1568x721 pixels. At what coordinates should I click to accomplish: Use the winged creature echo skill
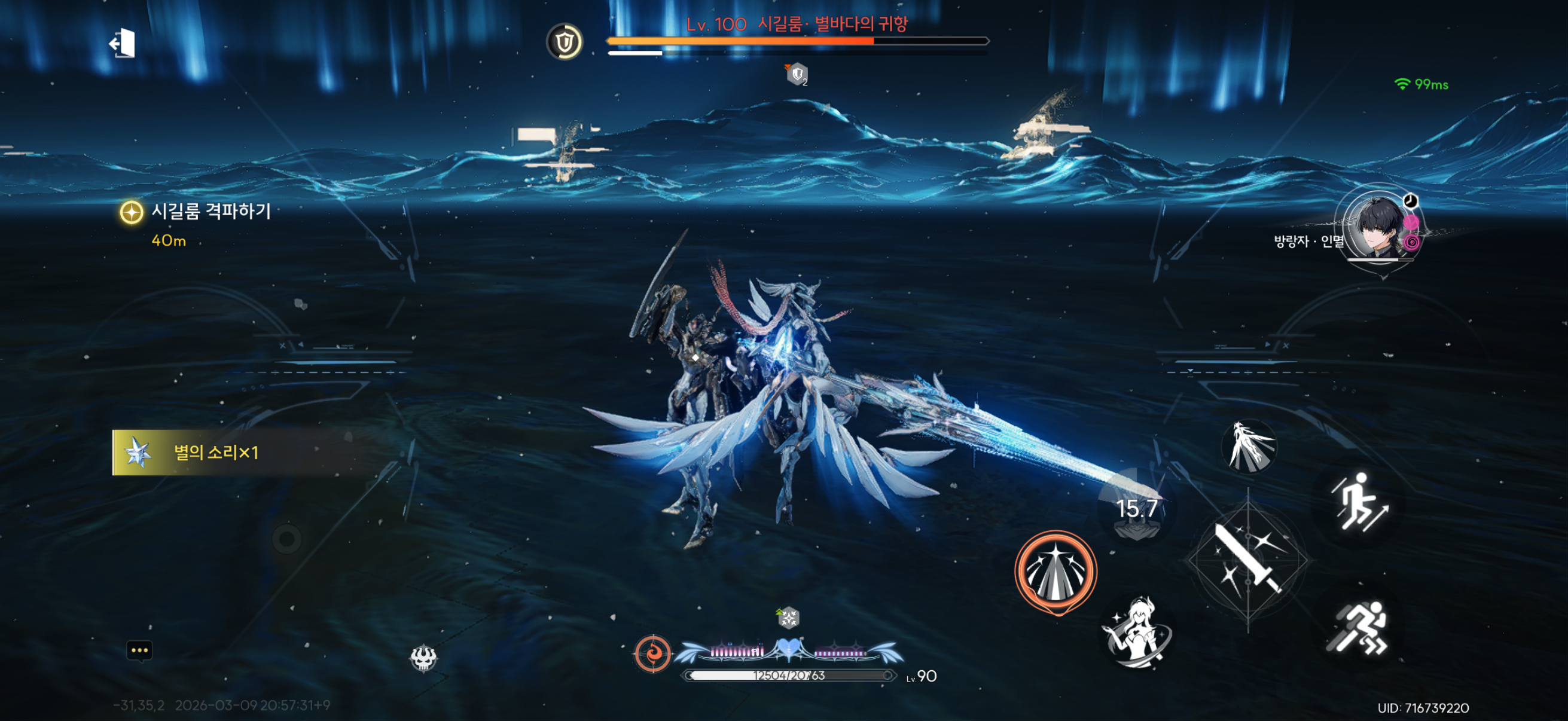tap(1249, 447)
